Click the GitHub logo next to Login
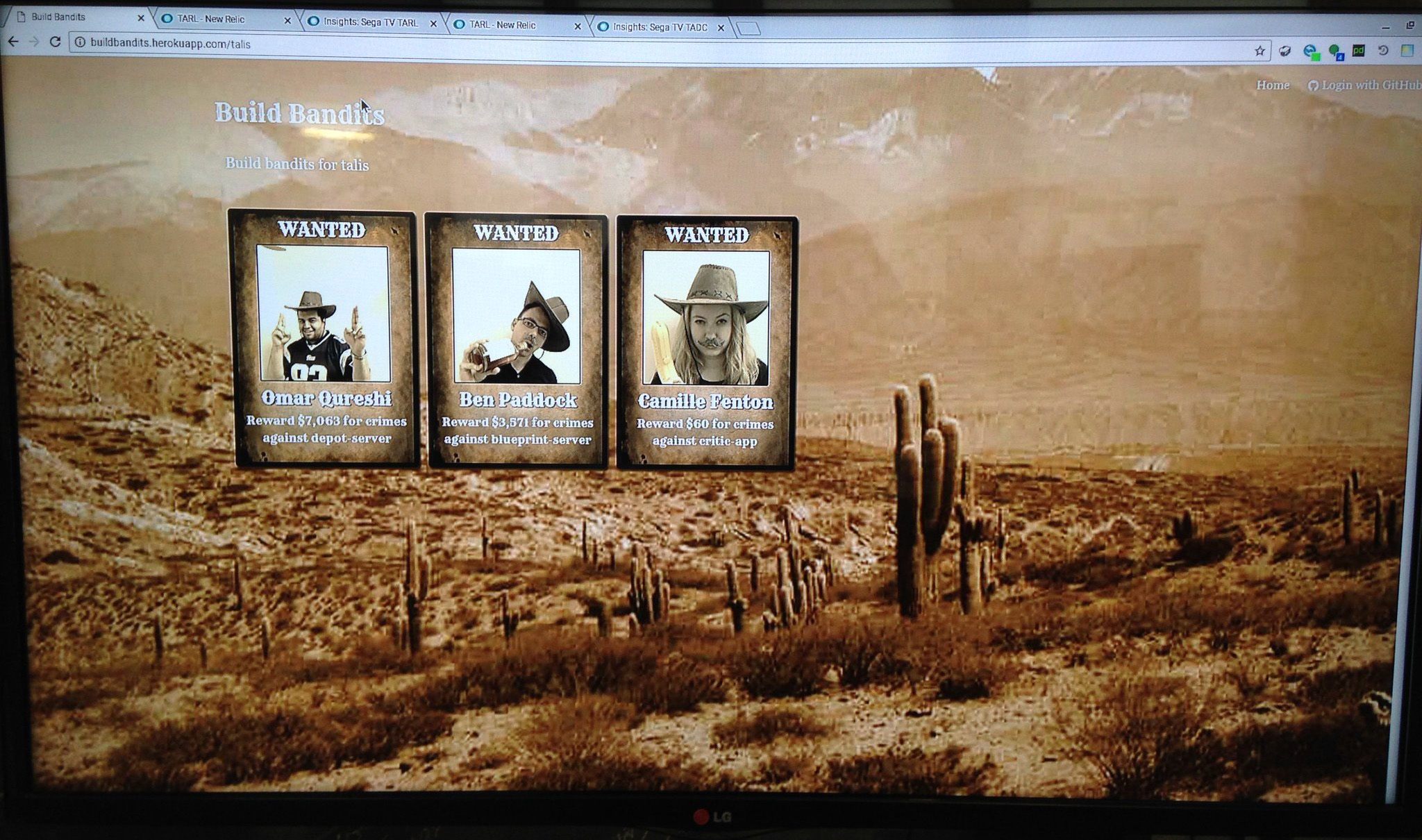Image resolution: width=1422 pixels, height=840 pixels. [1314, 85]
